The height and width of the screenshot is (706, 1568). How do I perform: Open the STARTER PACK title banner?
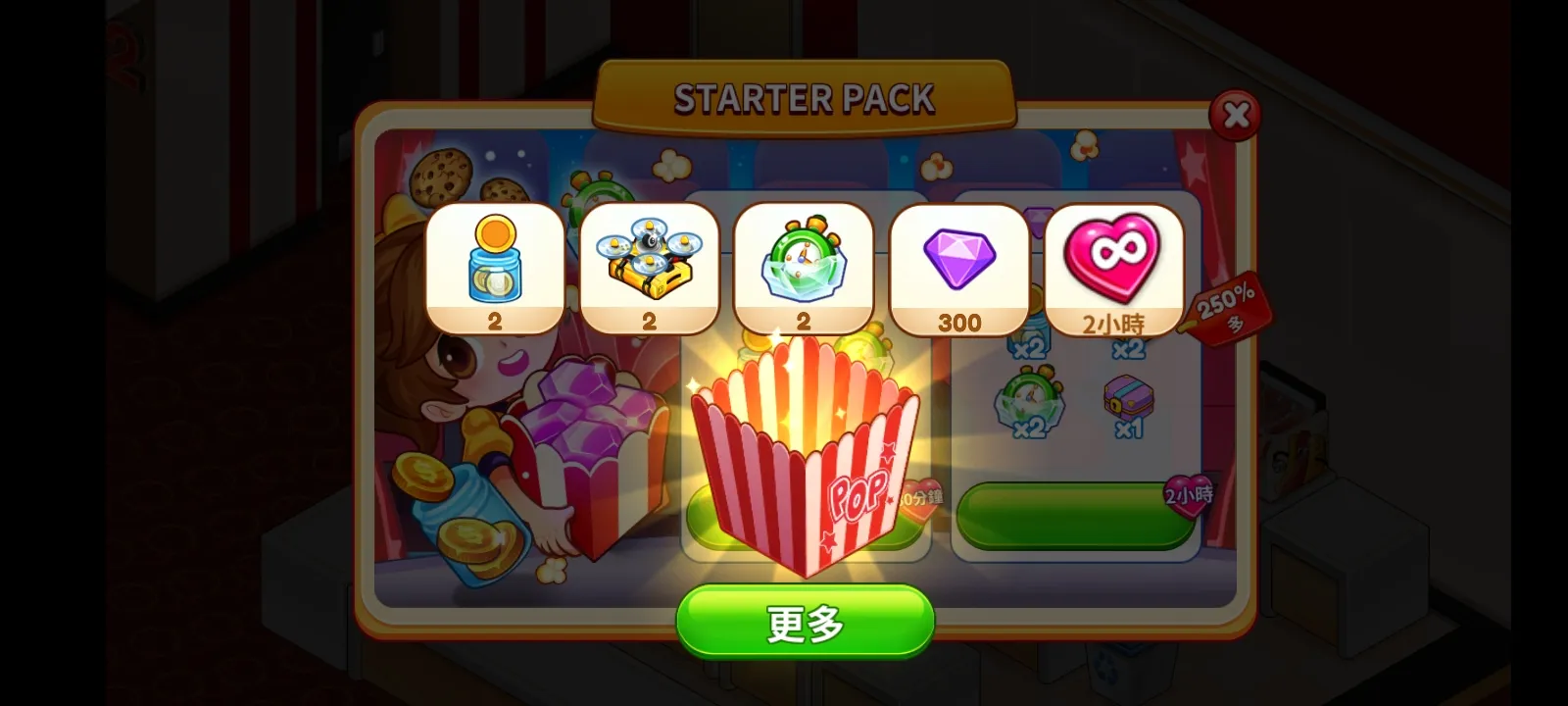pos(804,98)
